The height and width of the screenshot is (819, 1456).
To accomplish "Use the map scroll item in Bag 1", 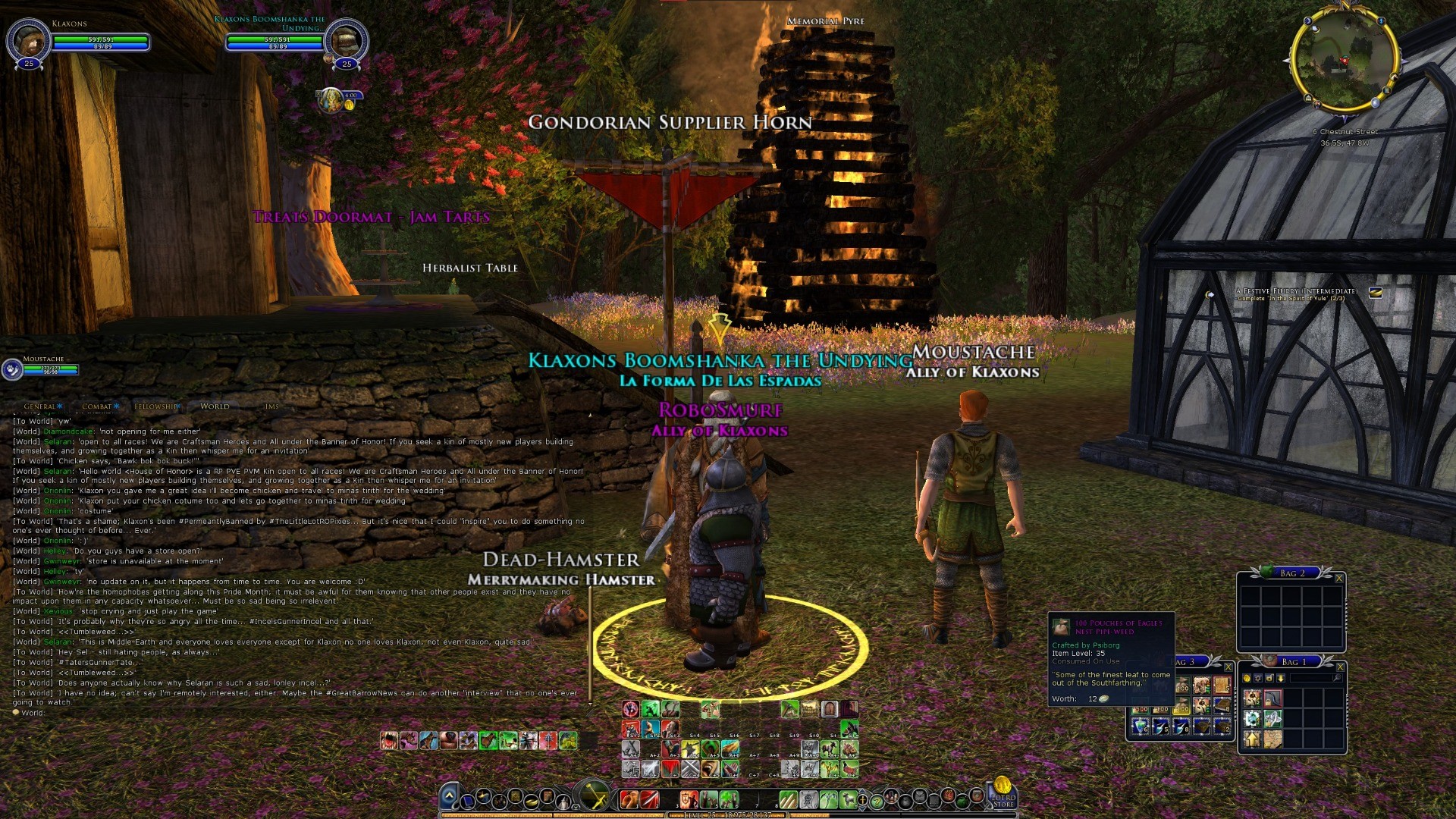I will click(x=1272, y=737).
